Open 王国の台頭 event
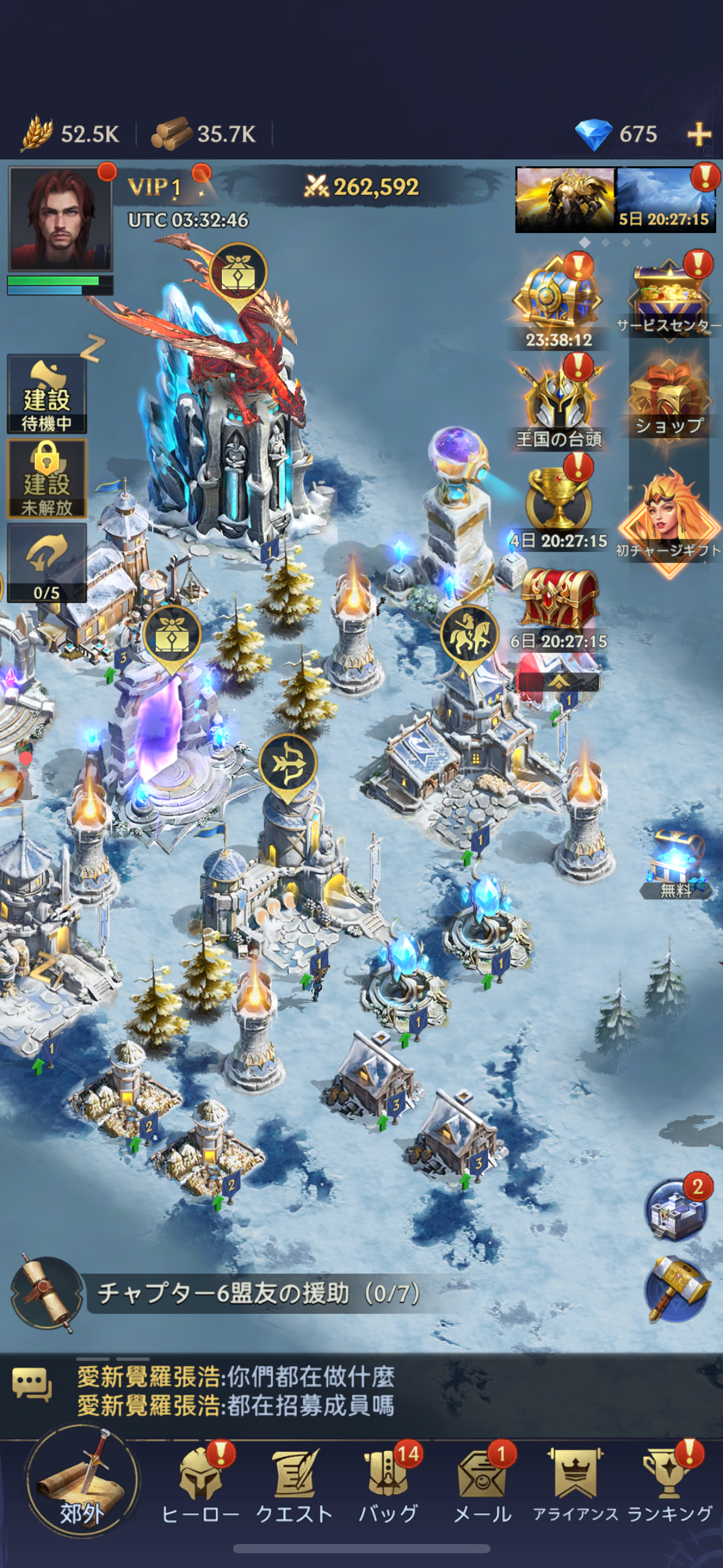 click(x=559, y=404)
